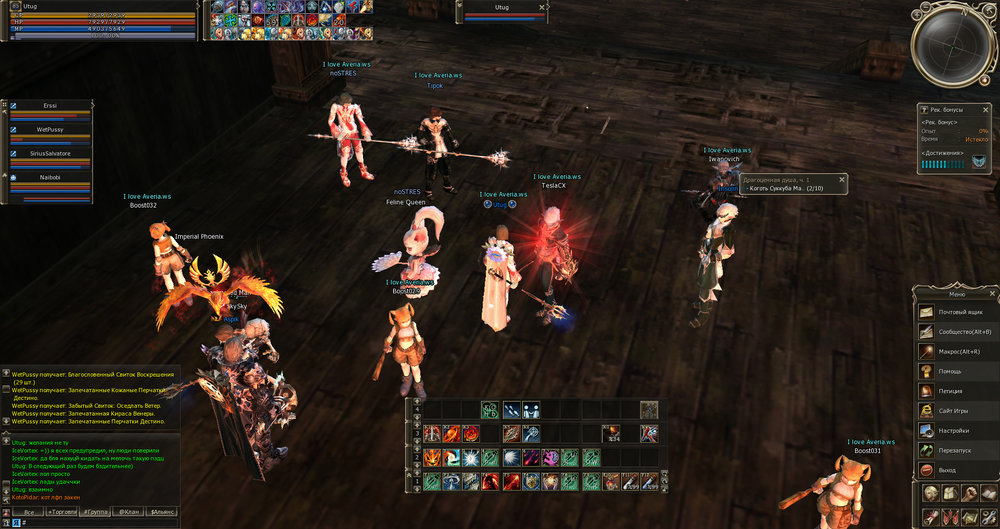Viewport: 1000px width, 529px height.
Task: Close the Меню panel
Action: pos(992,293)
